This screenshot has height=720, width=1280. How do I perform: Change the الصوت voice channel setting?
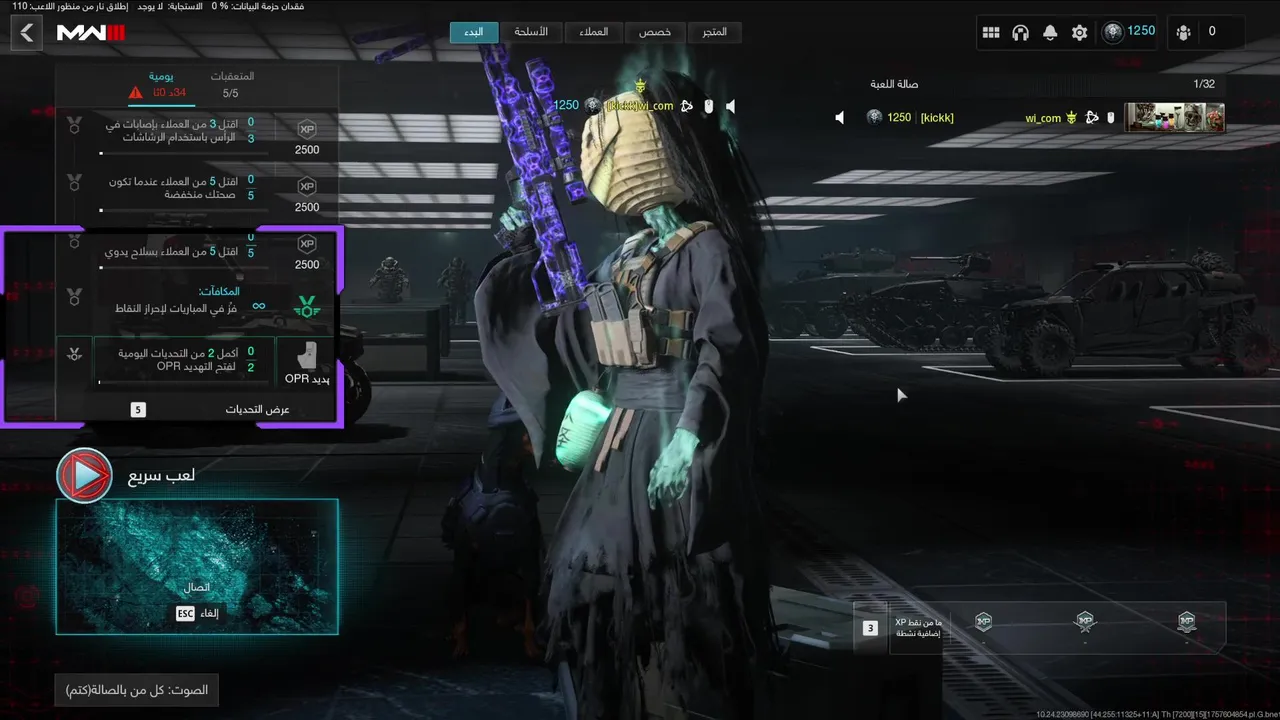[x=137, y=690]
